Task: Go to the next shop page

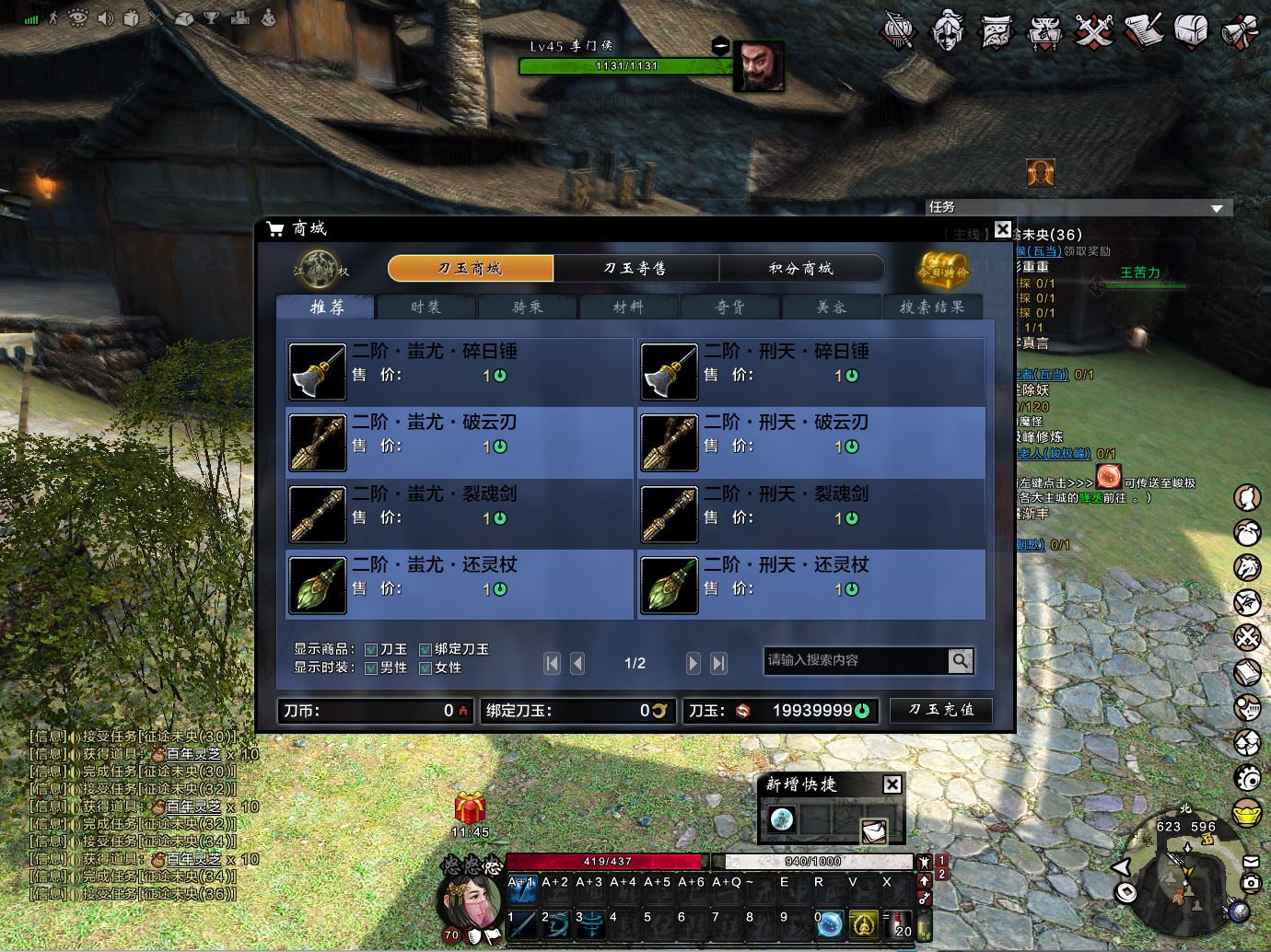Action: [x=694, y=663]
